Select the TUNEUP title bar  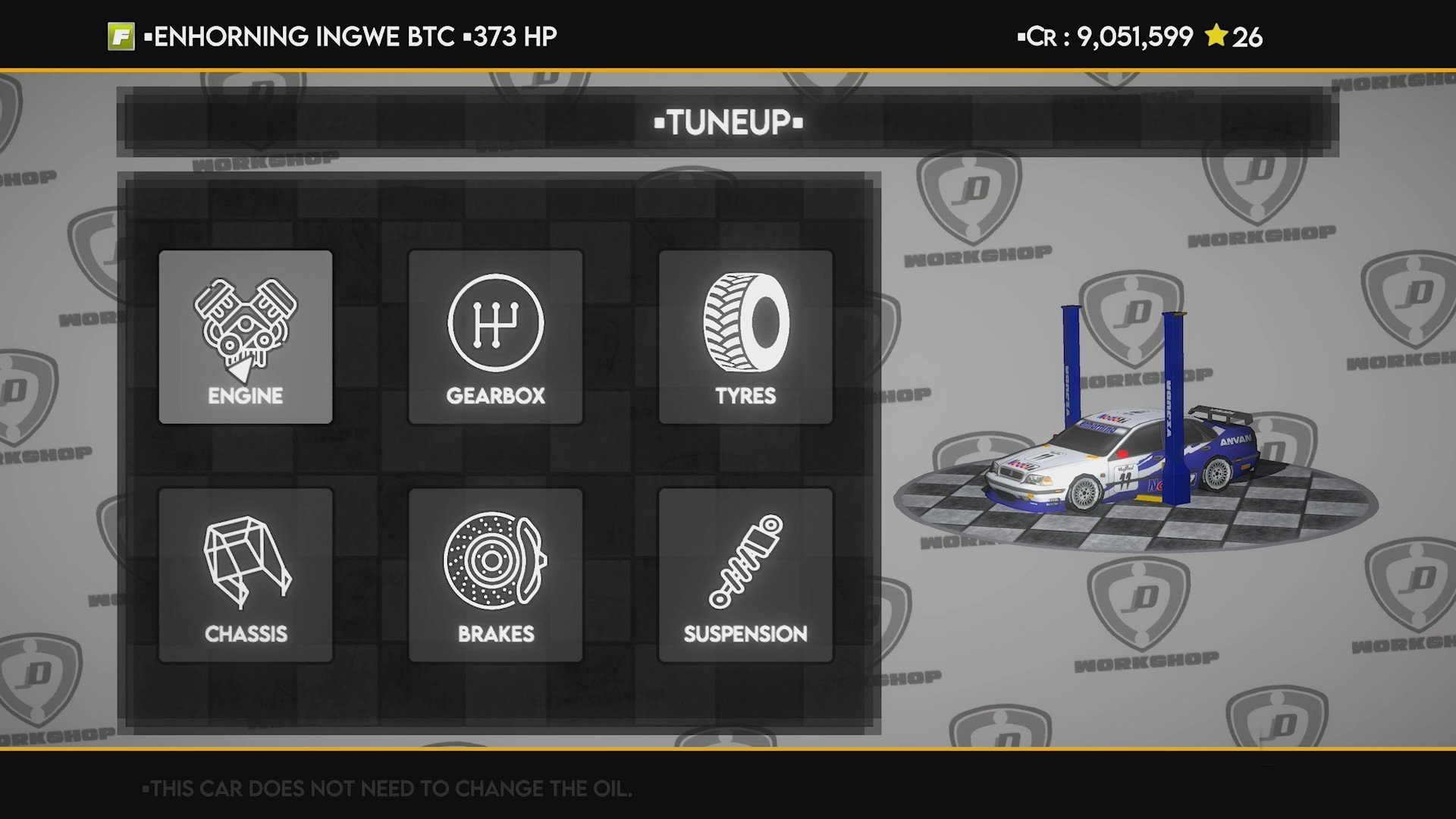click(726, 120)
